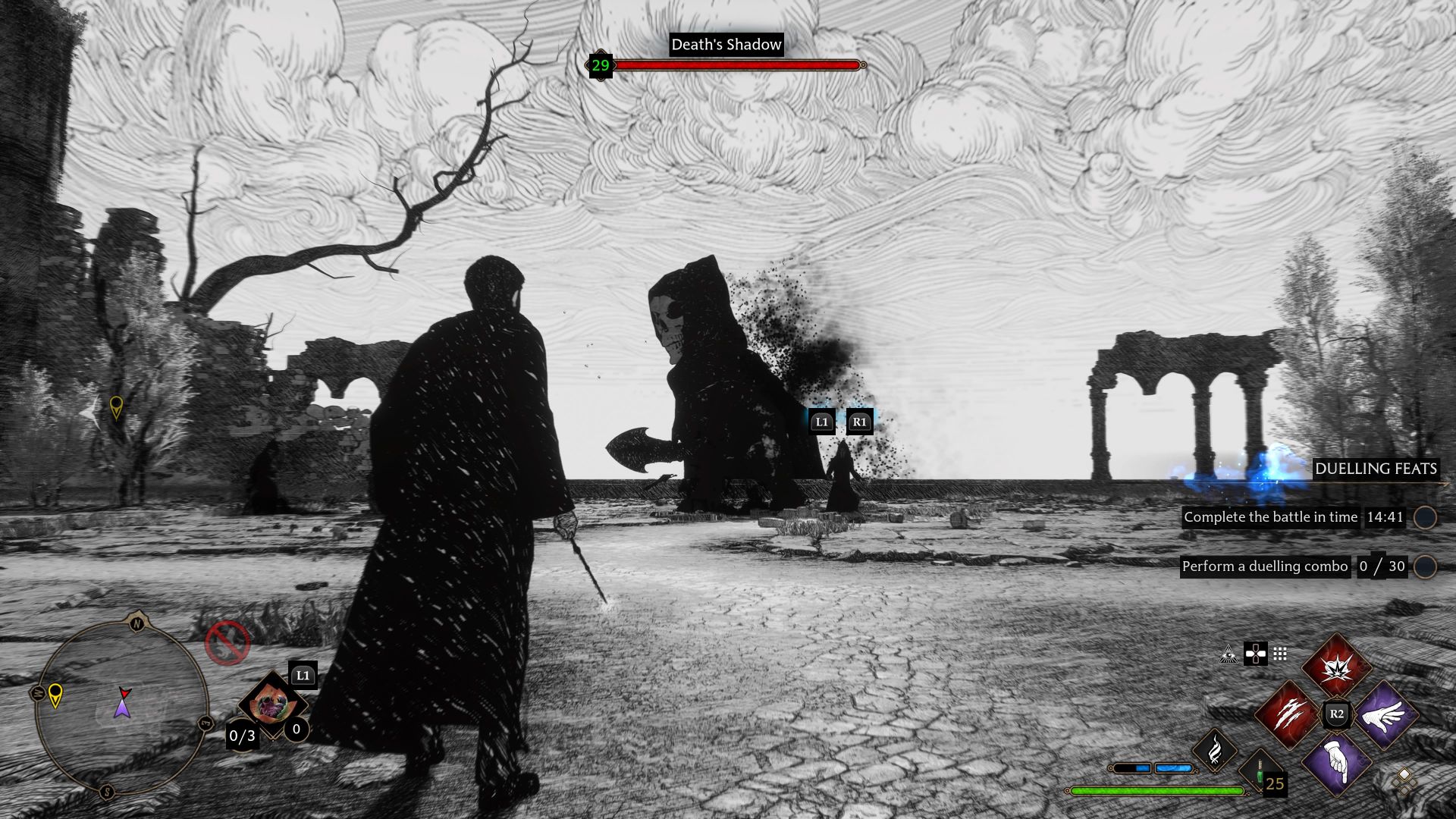This screenshot has width=1456, height=819.
Task: Select the purple open-hand spell slot
Action: coord(1384,714)
